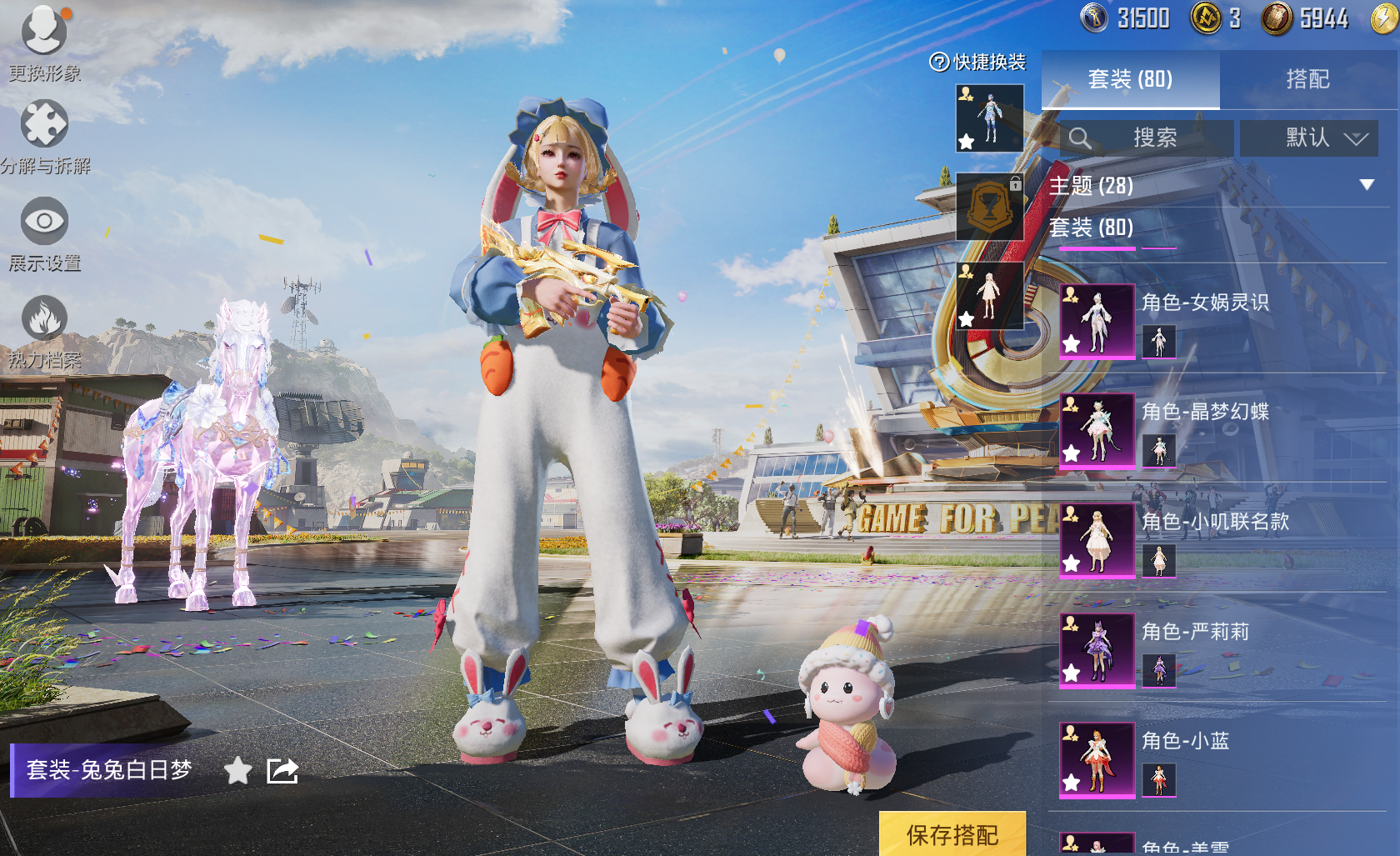Select the locked trophy quick-change slot
Image resolution: width=1400 pixels, height=856 pixels.
point(990,207)
